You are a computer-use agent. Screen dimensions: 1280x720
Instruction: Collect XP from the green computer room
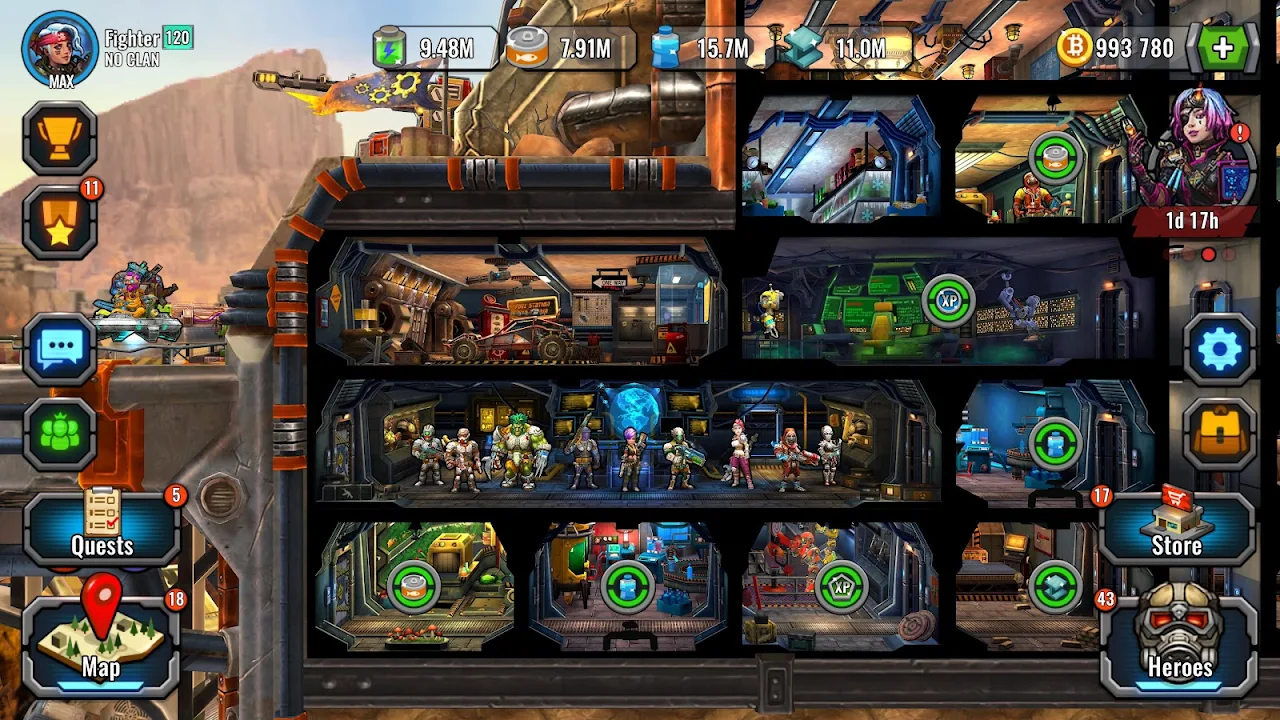pyautogui.click(x=947, y=300)
